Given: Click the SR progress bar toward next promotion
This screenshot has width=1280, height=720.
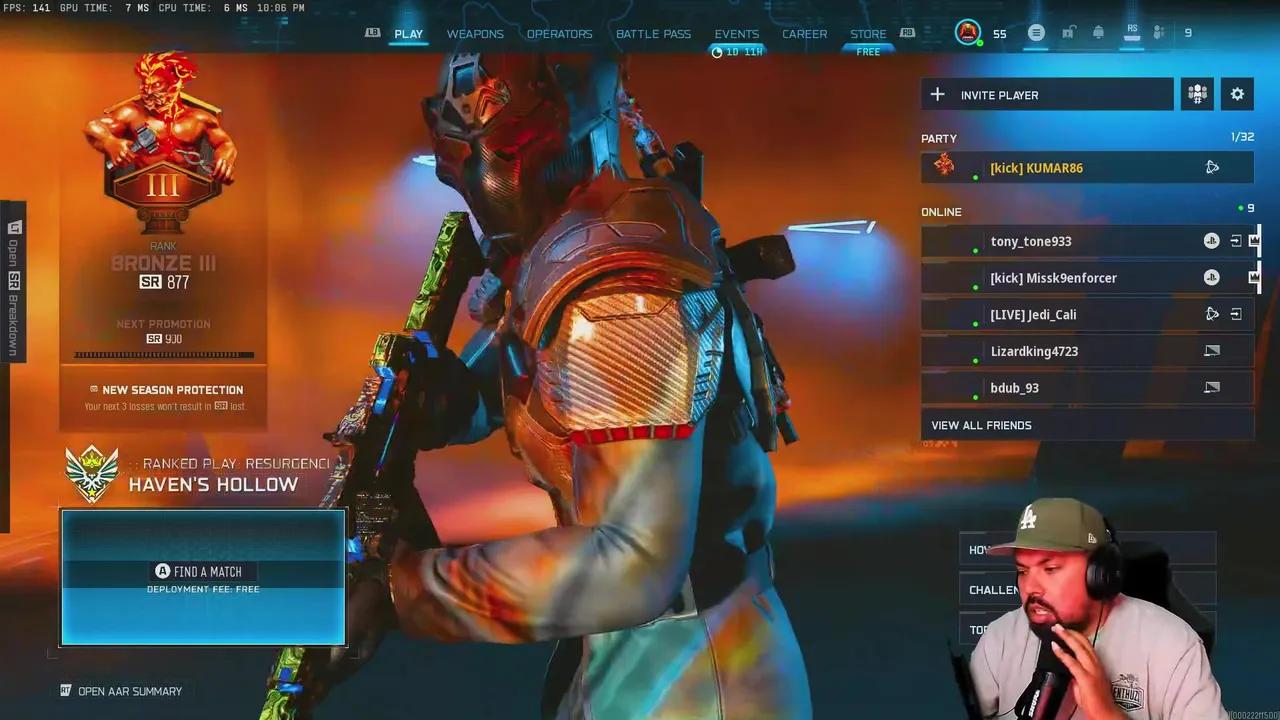Looking at the screenshot, I should 163,355.
